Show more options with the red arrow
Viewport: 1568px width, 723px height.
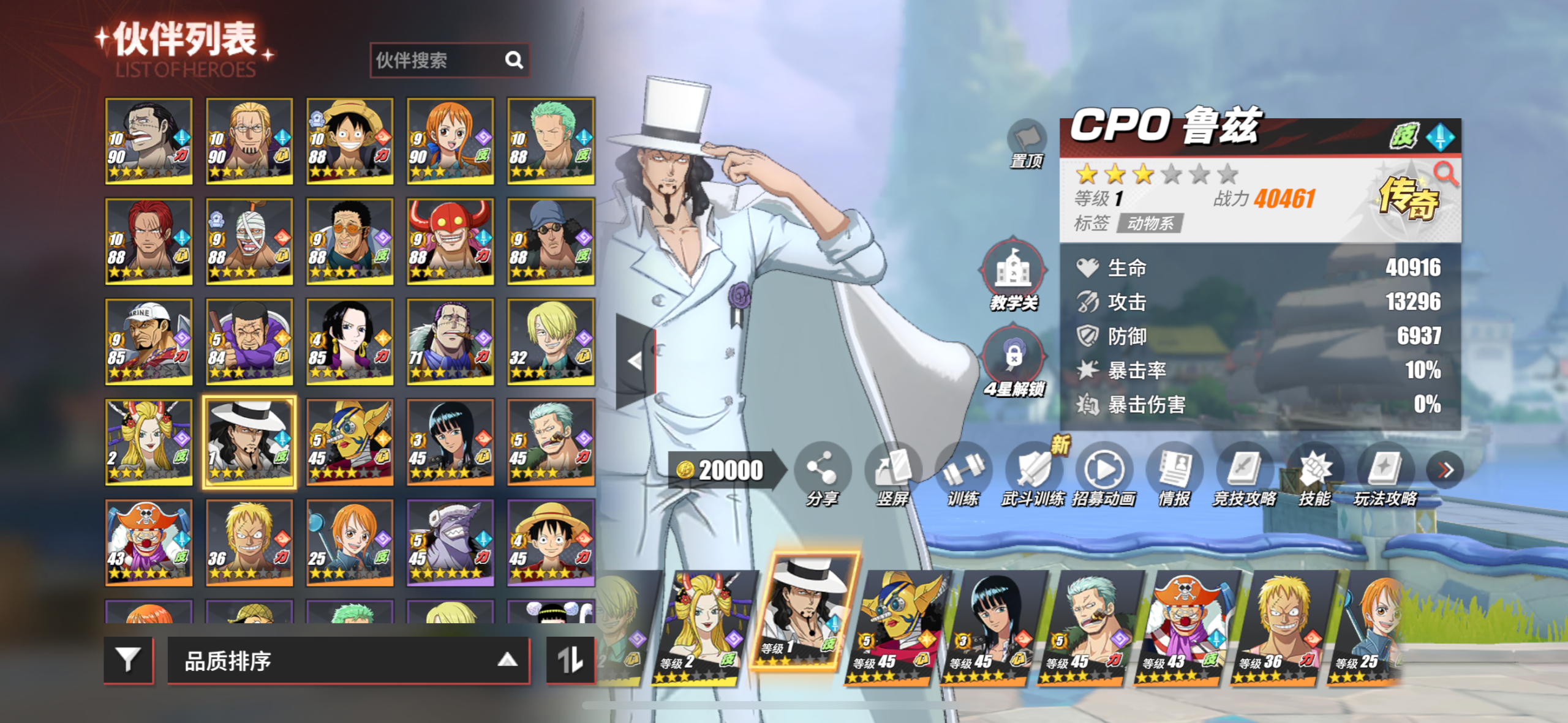pyautogui.click(x=1445, y=470)
